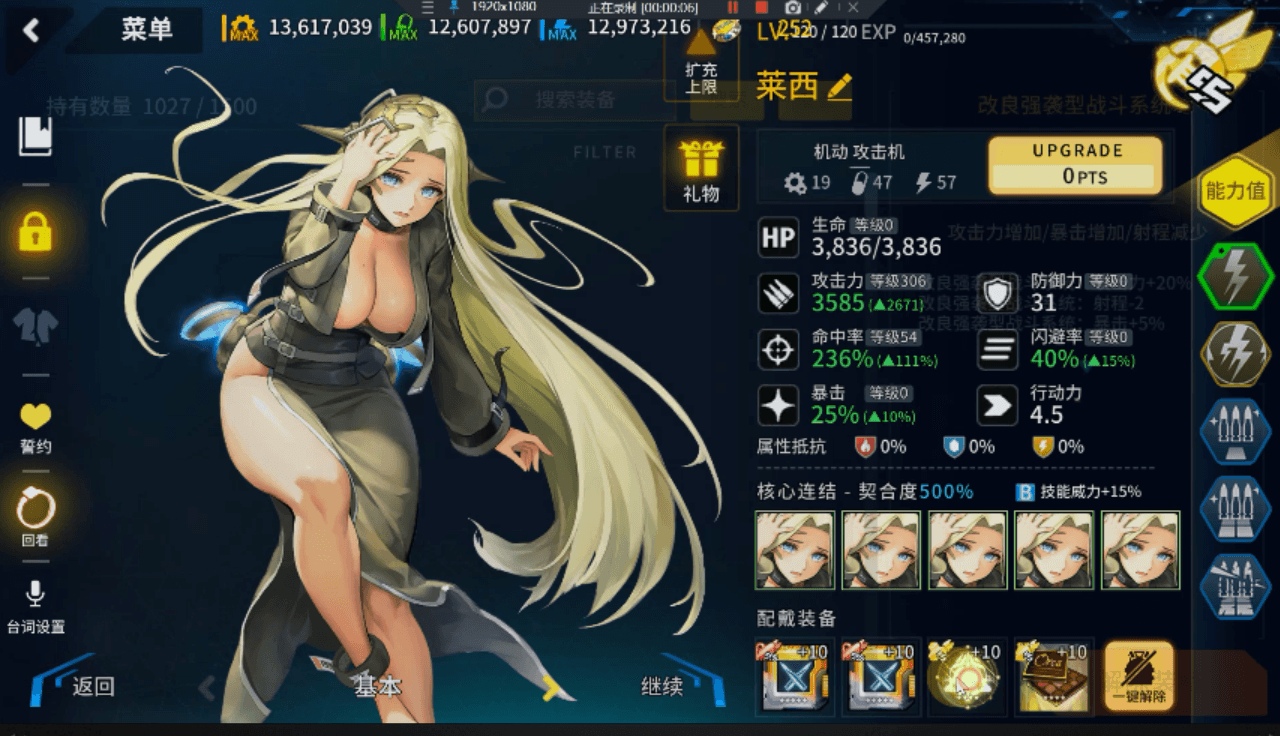Select the chocolate box equipment slot
The width and height of the screenshot is (1280, 736).
(x=1053, y=676)
